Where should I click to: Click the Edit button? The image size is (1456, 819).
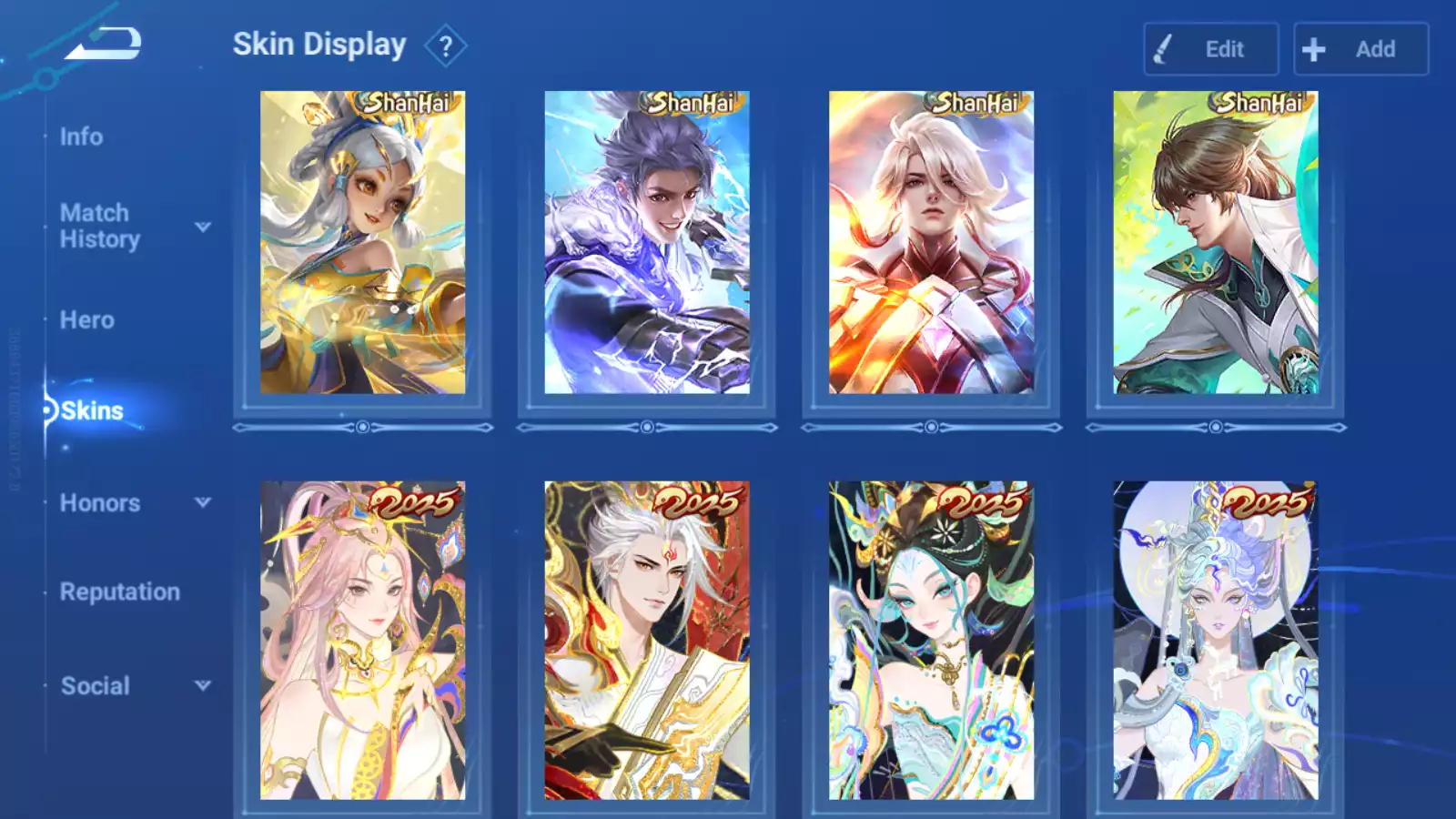point(1210,49)
